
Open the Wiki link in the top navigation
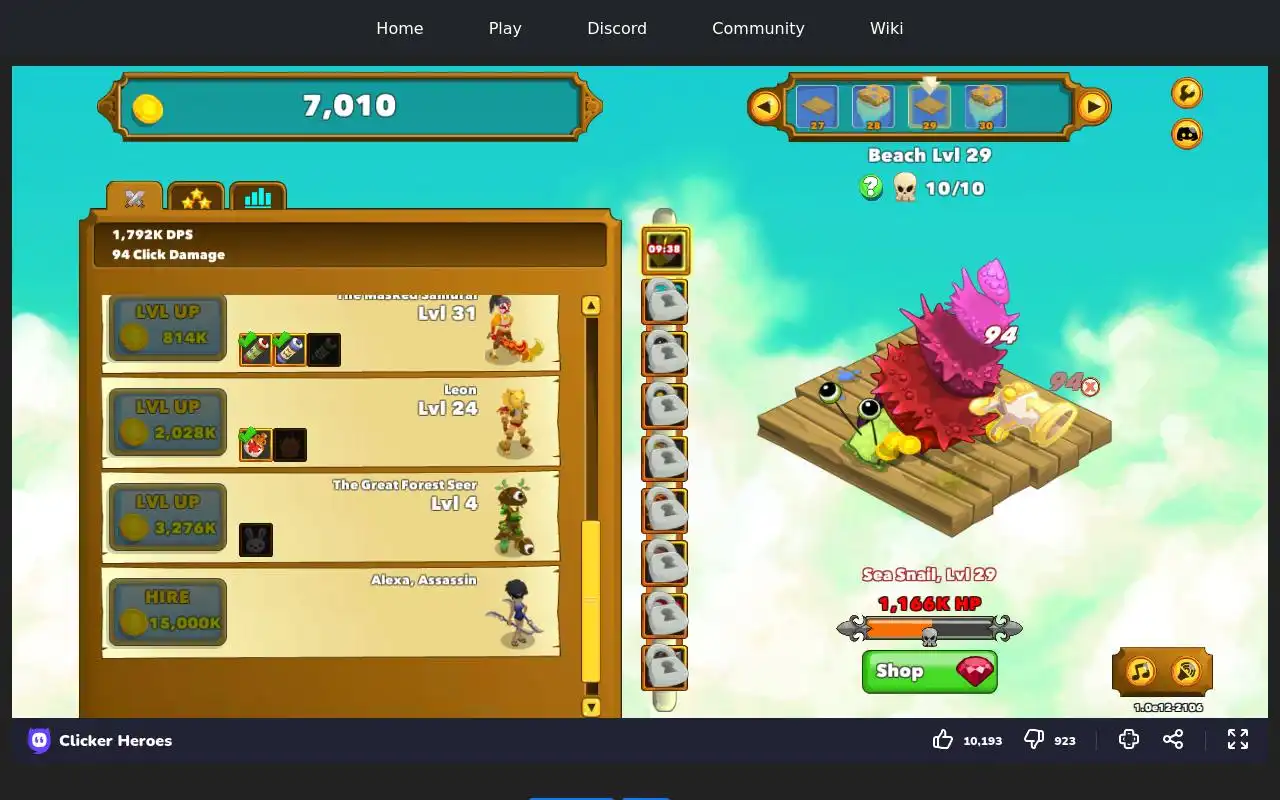pos(886,28)
